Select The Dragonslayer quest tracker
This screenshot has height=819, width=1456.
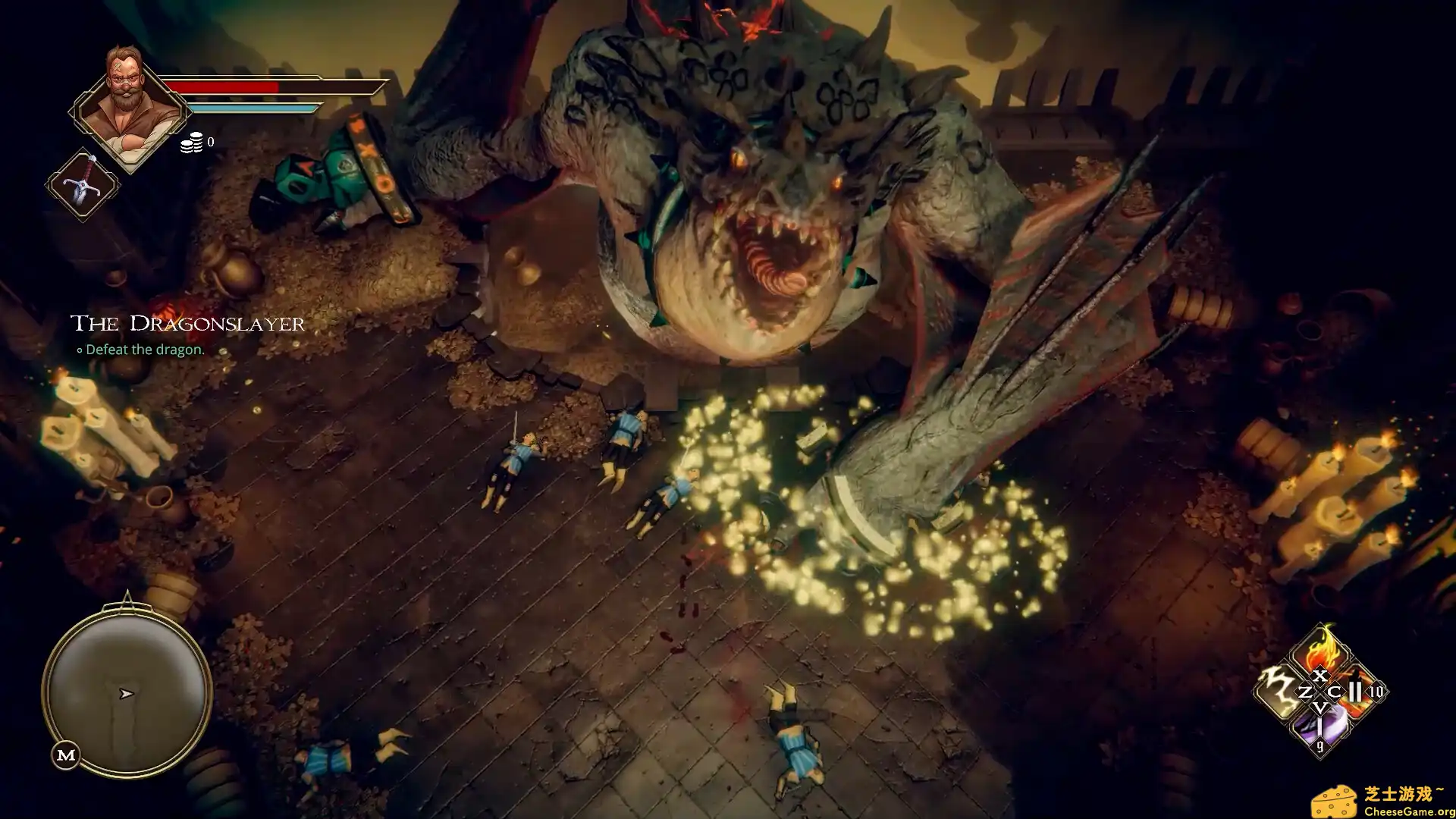[x=187, y=324]
